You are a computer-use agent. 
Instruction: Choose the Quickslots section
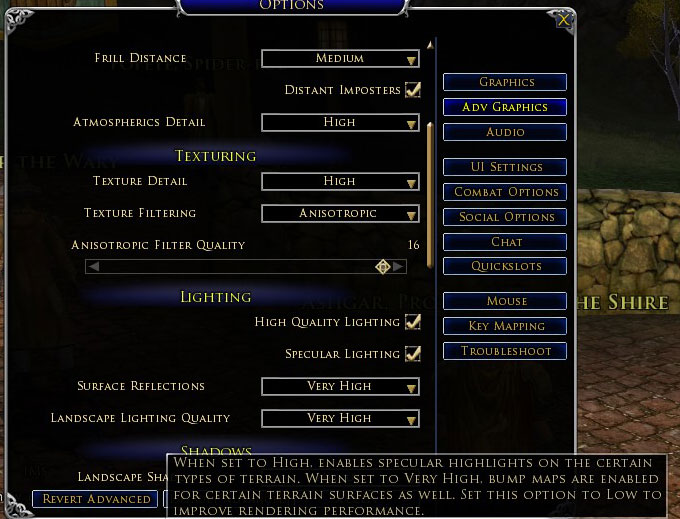[505, 266]
